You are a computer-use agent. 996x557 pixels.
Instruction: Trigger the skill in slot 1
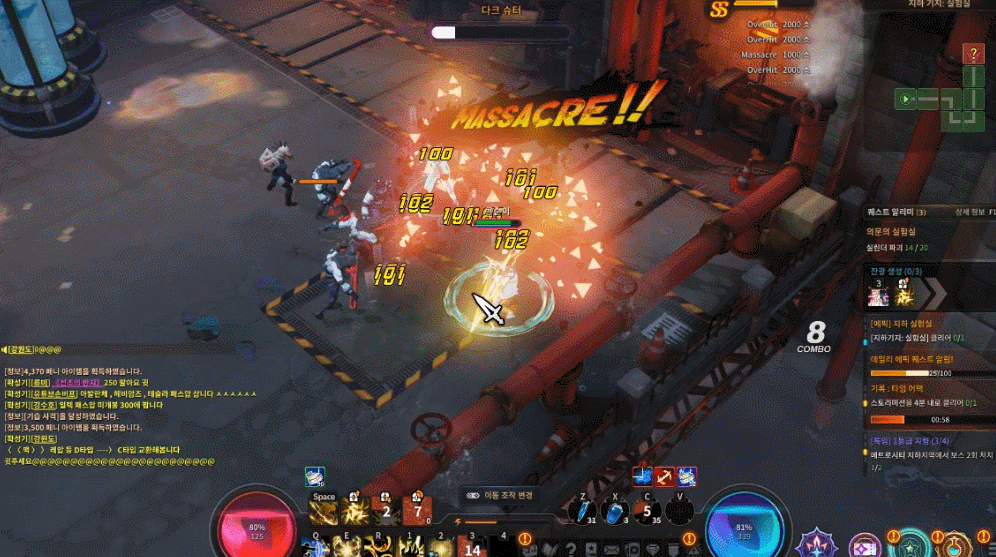411,545
